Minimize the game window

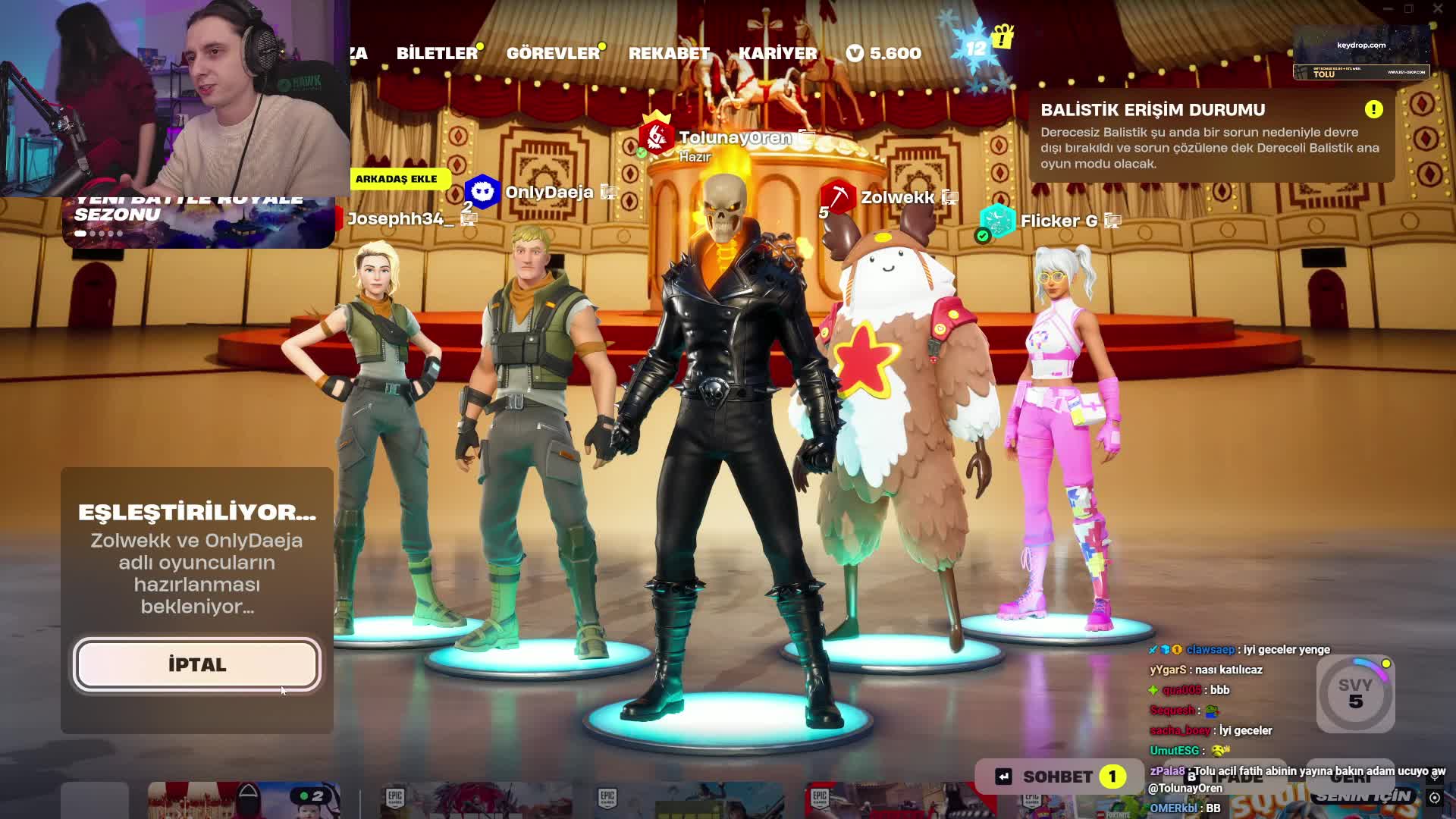1388,8
